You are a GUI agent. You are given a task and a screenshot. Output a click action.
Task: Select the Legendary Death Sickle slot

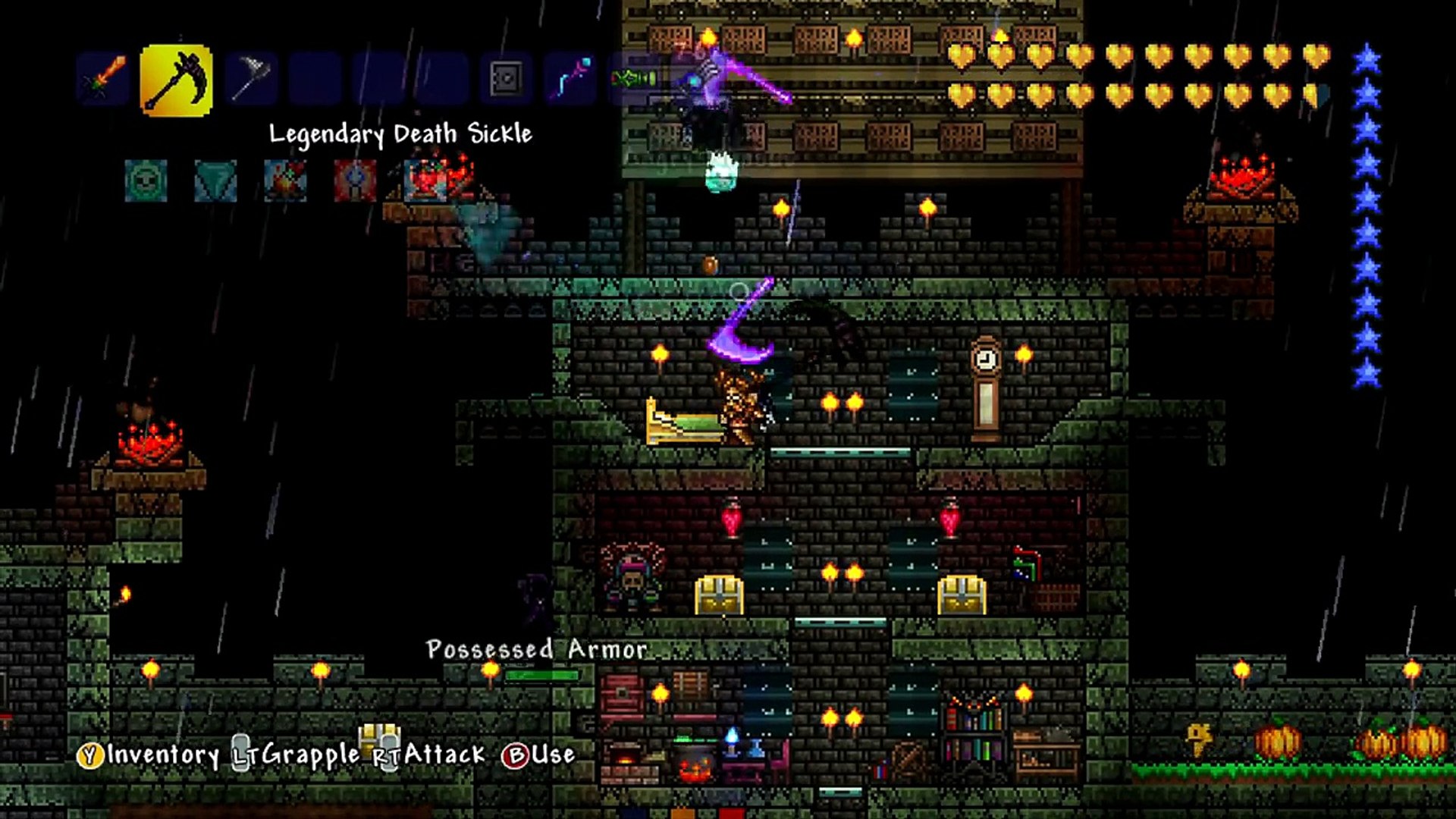tap(176, 80)
